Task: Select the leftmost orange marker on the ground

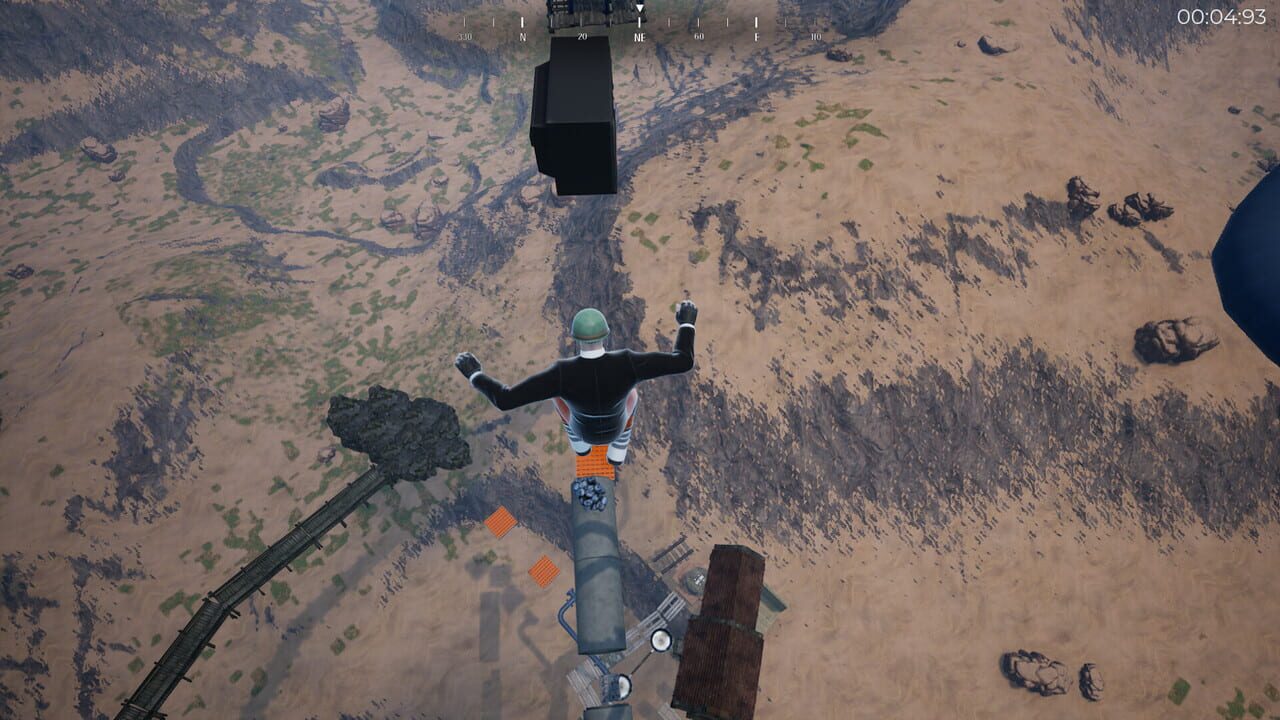Action: 499,521
